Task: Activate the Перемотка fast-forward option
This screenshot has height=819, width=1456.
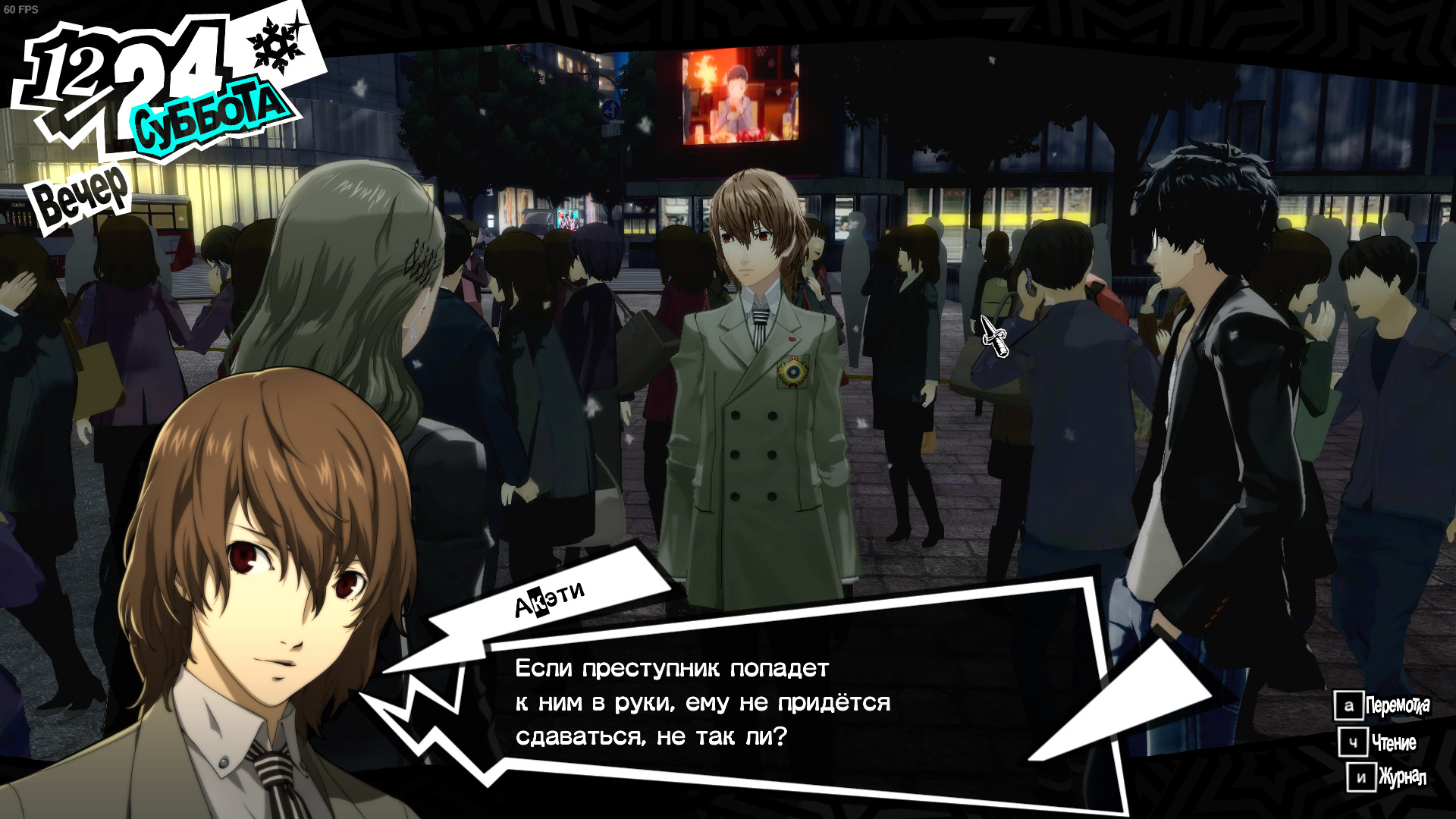Action: pos(1382,706)
